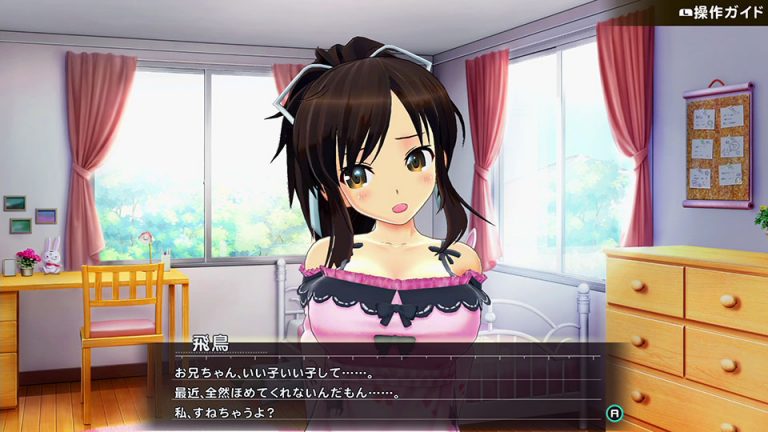Open the 操作ガイド controls guide
Viewport: 768px width, 432px height.
[x=714, y=13]
